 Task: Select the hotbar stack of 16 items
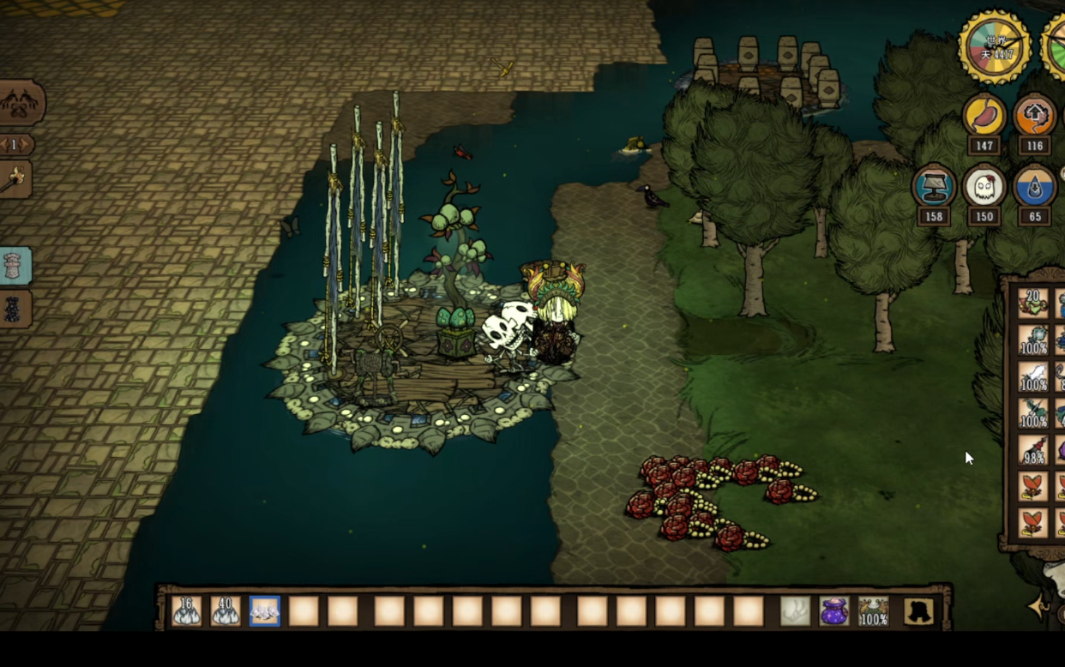186,611
